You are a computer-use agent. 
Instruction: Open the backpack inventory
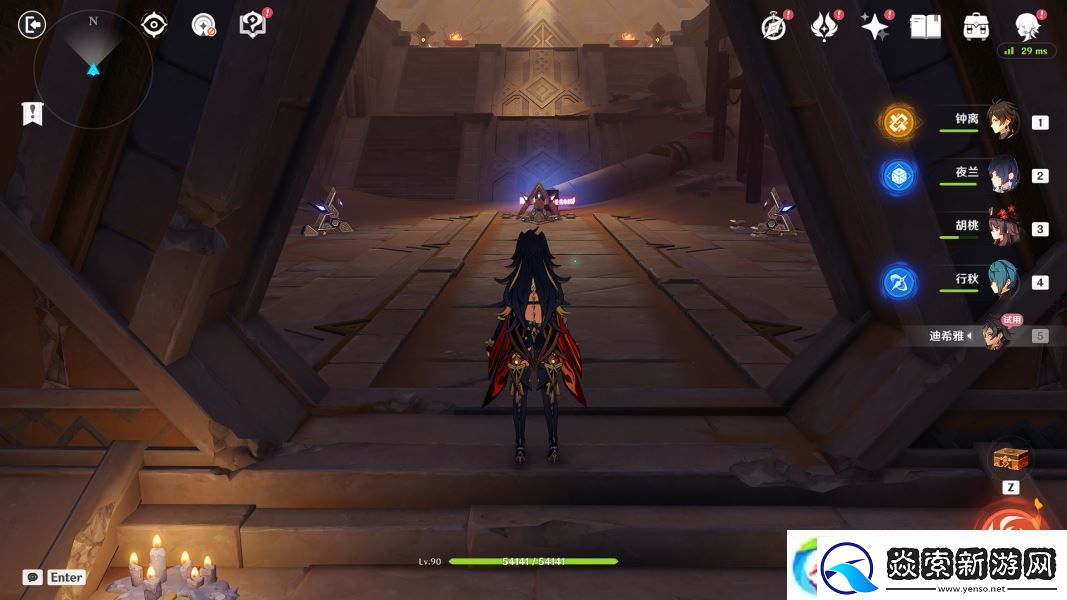[x=976, y=27]
